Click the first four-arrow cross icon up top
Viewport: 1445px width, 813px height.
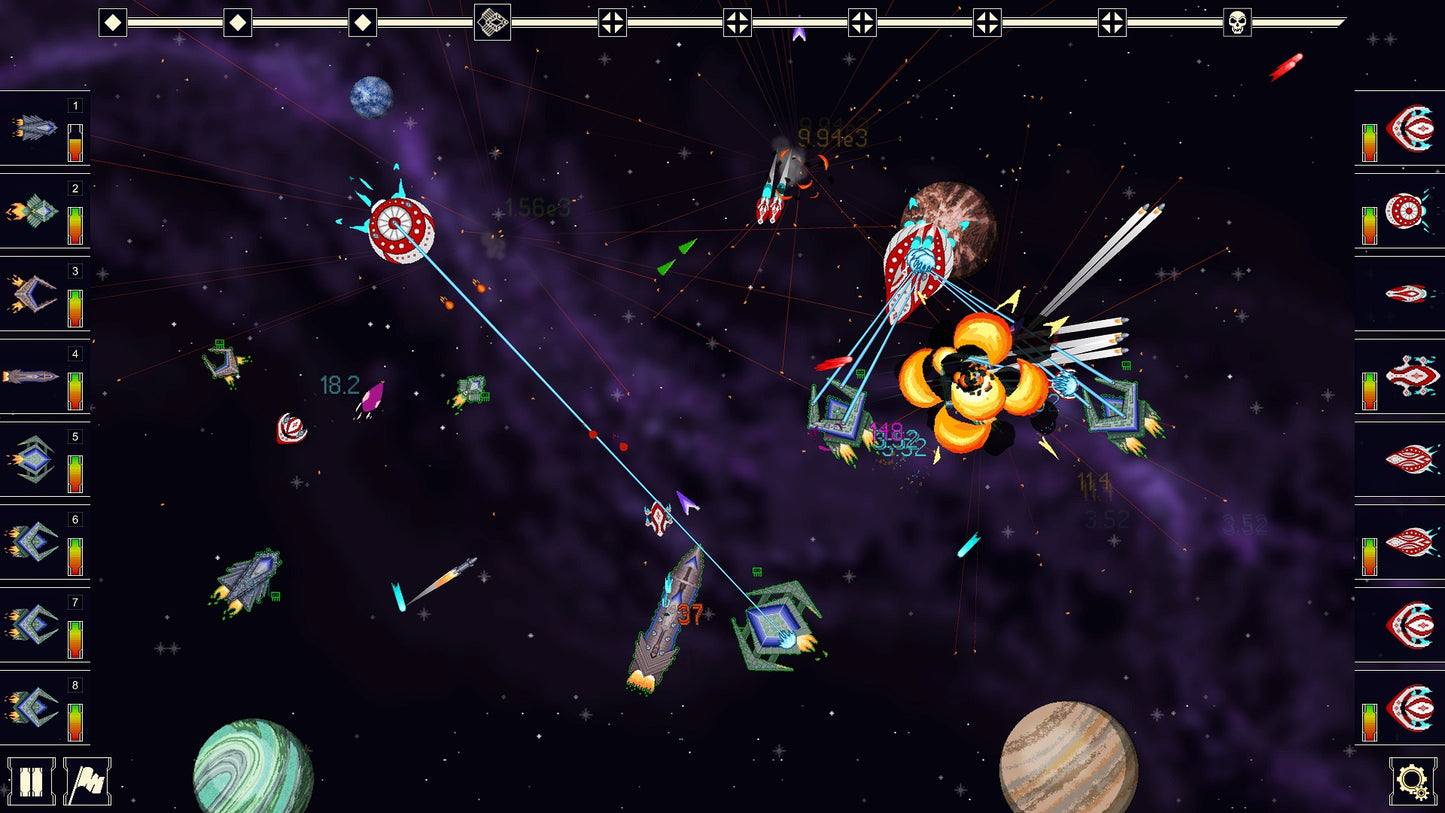[613, 20]
